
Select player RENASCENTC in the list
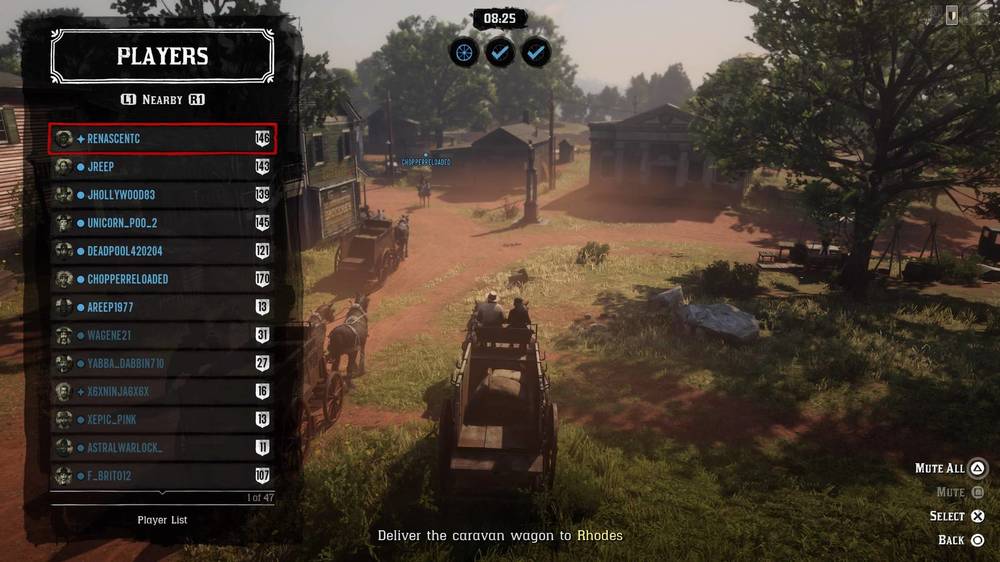(x=162, y=139)
